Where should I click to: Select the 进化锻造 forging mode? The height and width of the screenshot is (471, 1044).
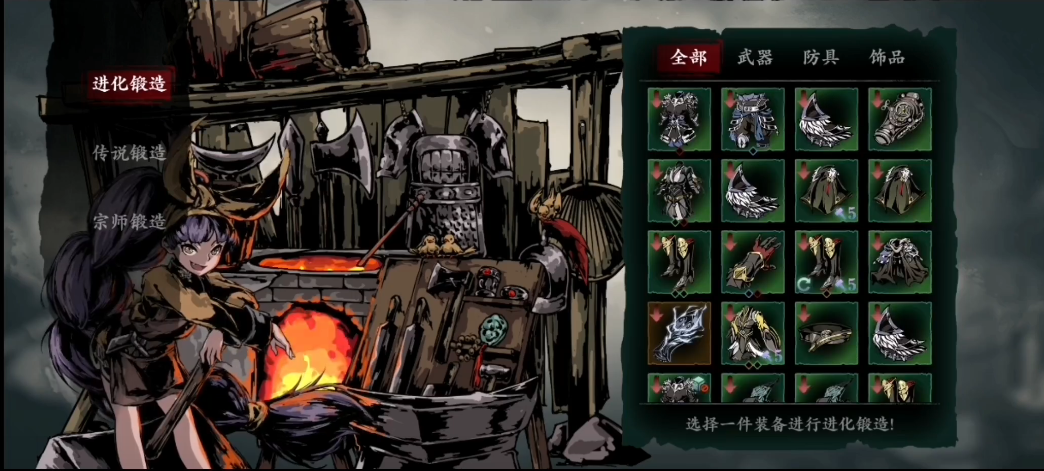coord(130,84)
